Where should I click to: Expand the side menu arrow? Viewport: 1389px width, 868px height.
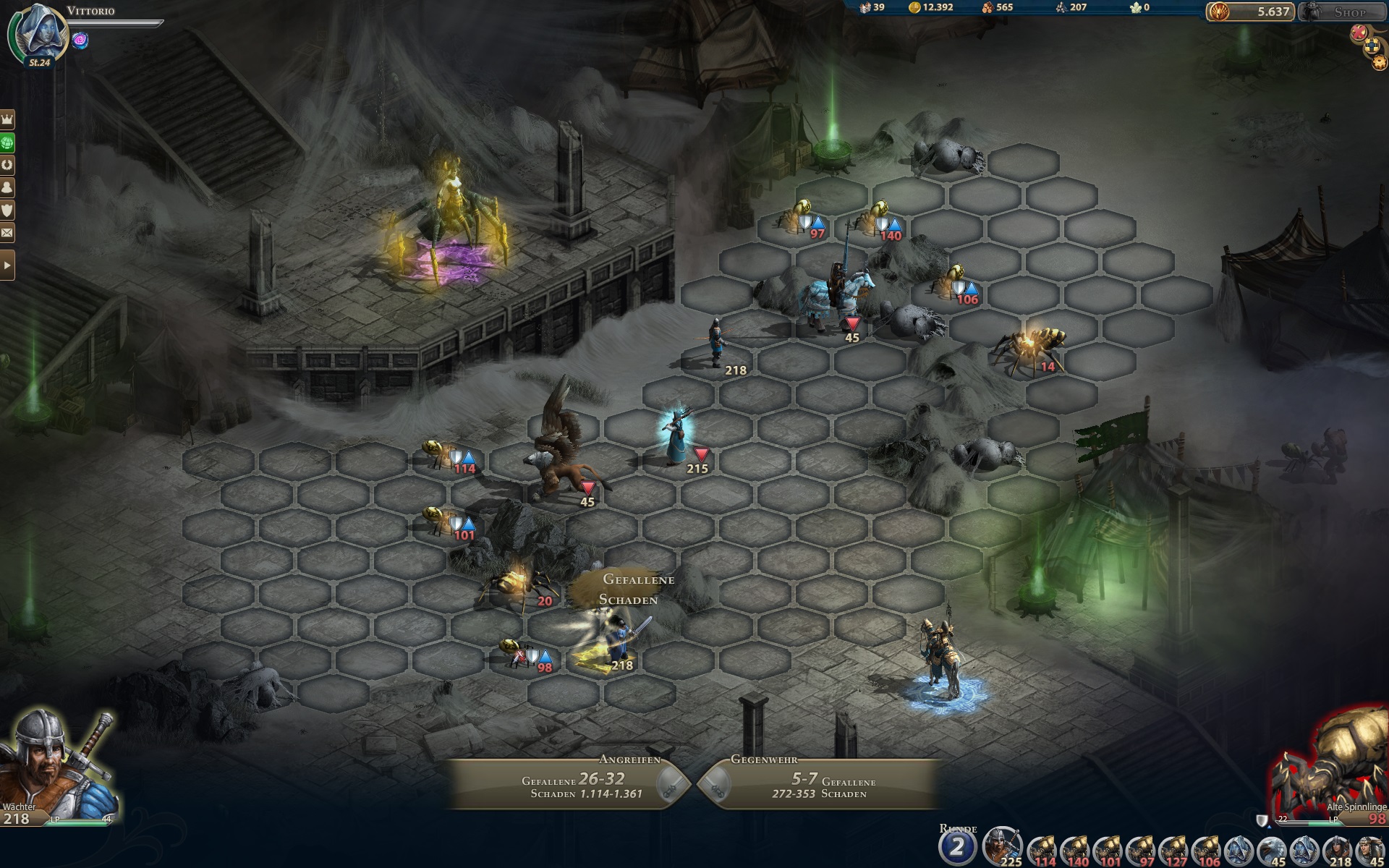7,265
